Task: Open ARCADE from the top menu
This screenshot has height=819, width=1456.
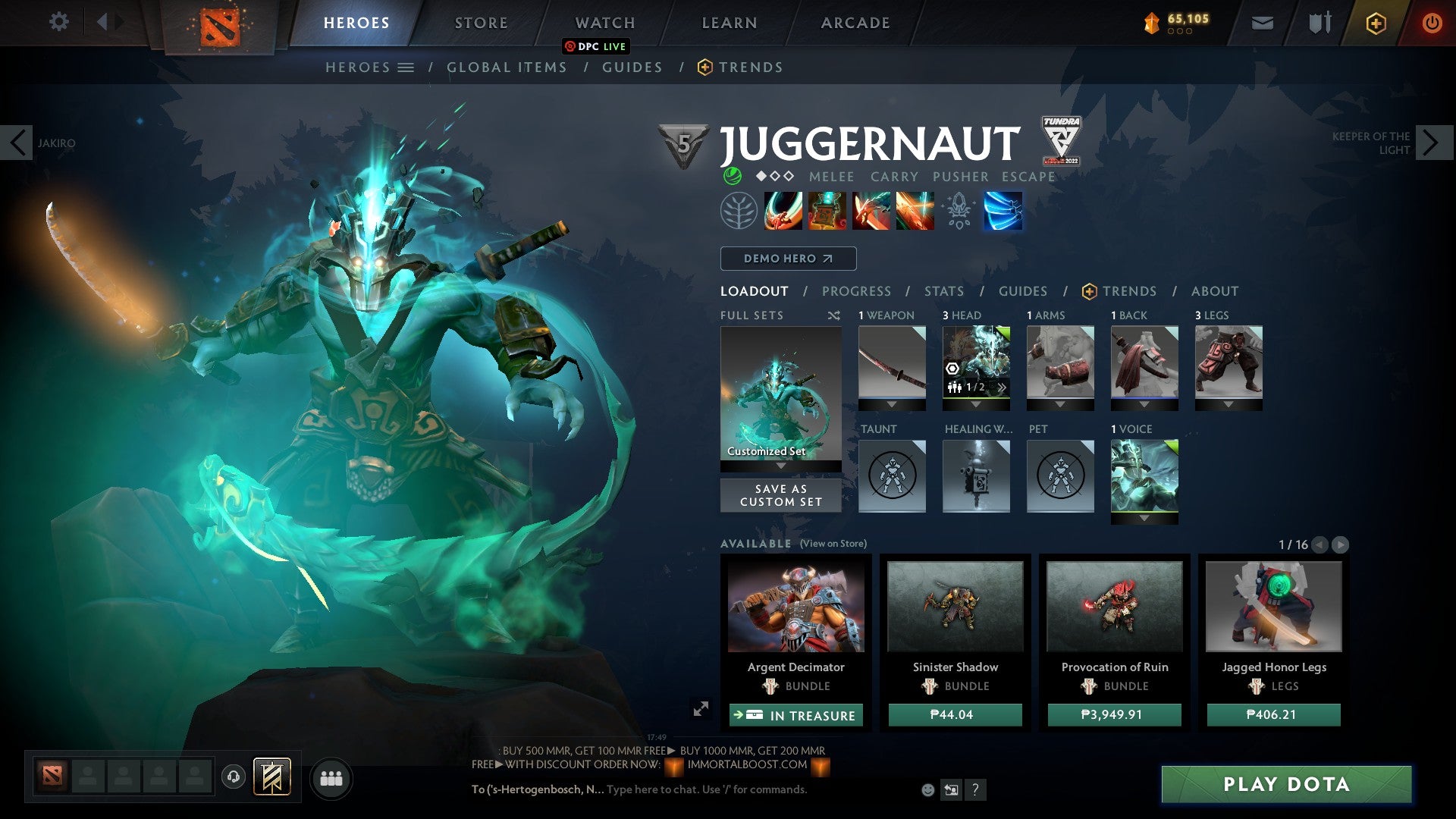Action: click(855, 22)
